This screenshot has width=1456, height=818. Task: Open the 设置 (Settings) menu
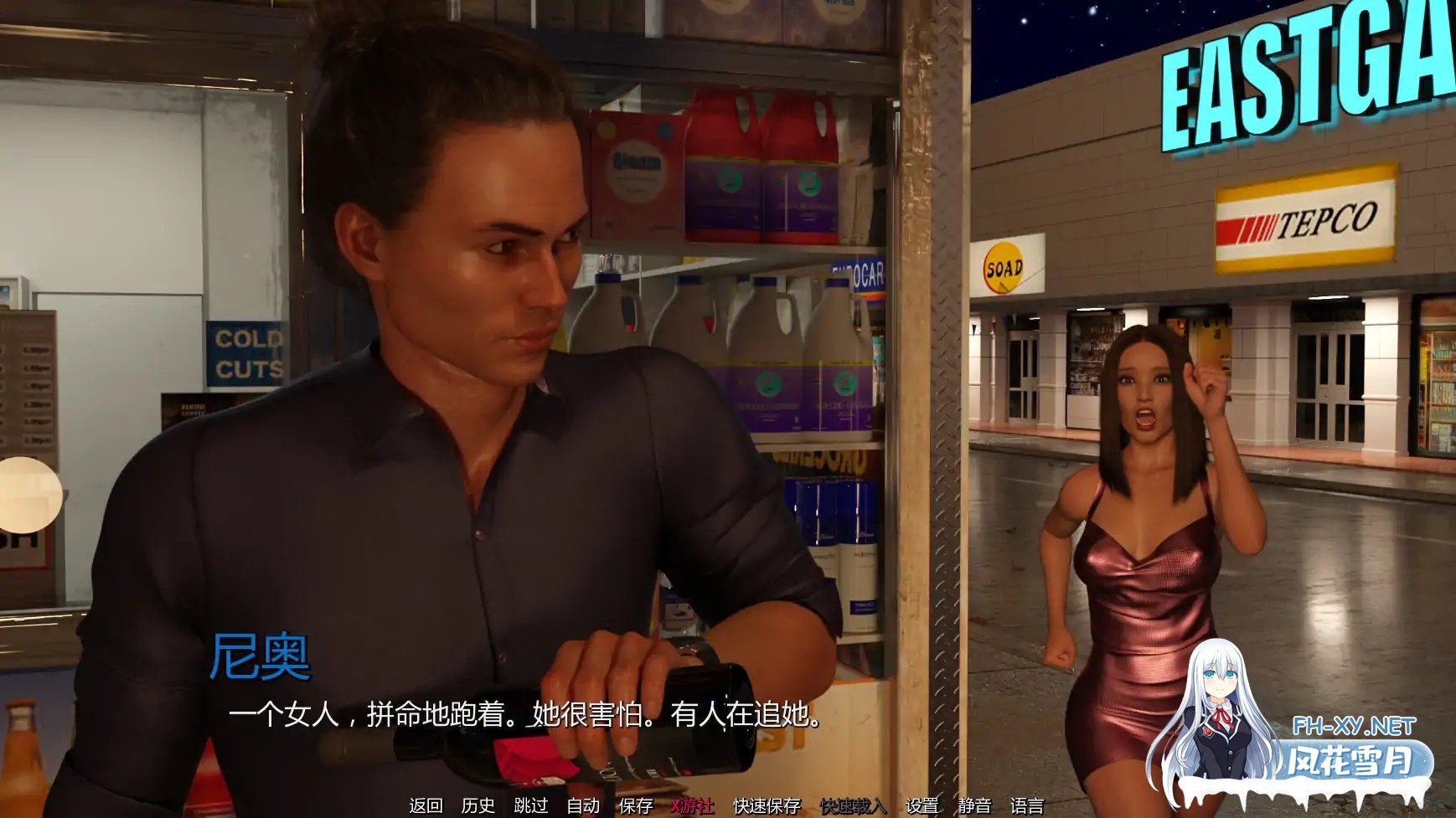pyautogui.click(x=922, y=805)
